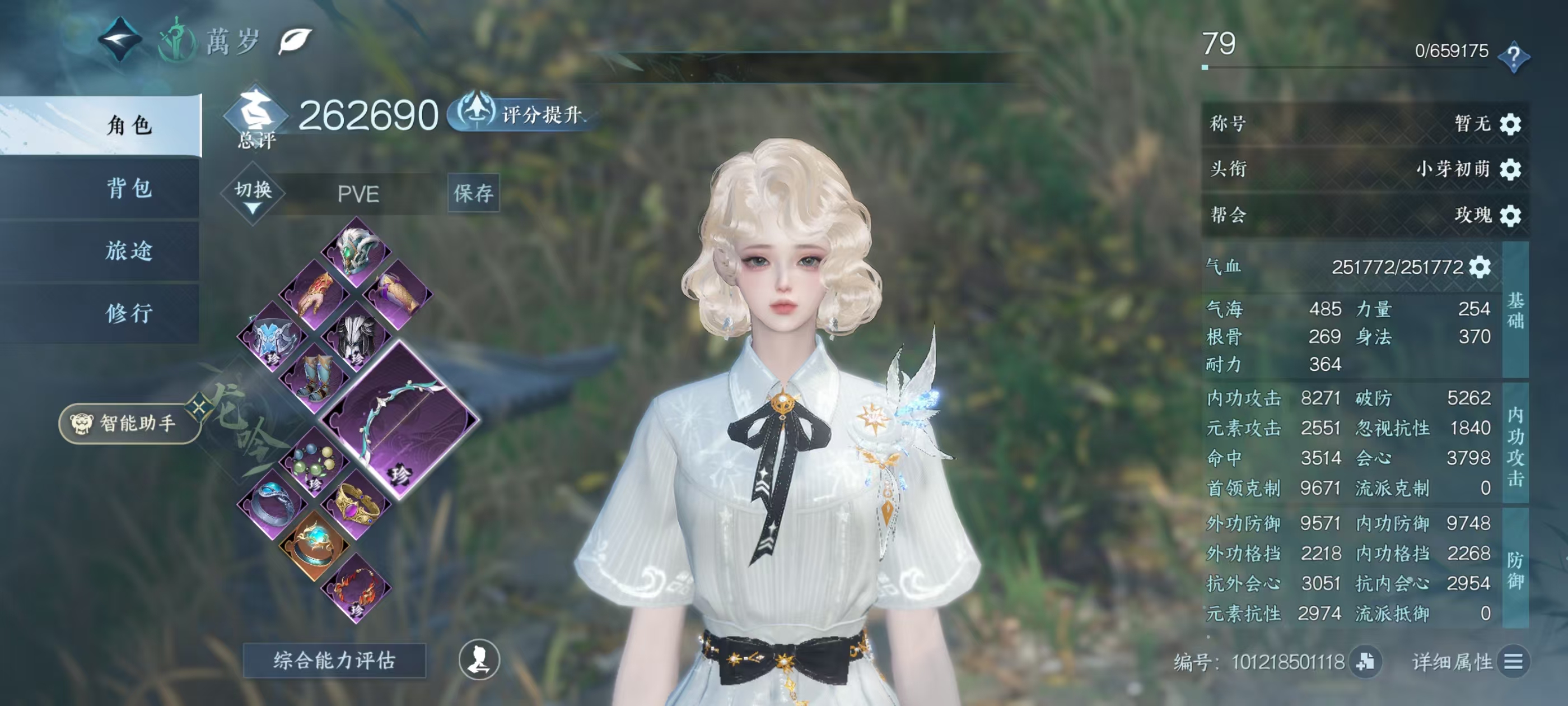Select the 修行 tab

[128, 313]
